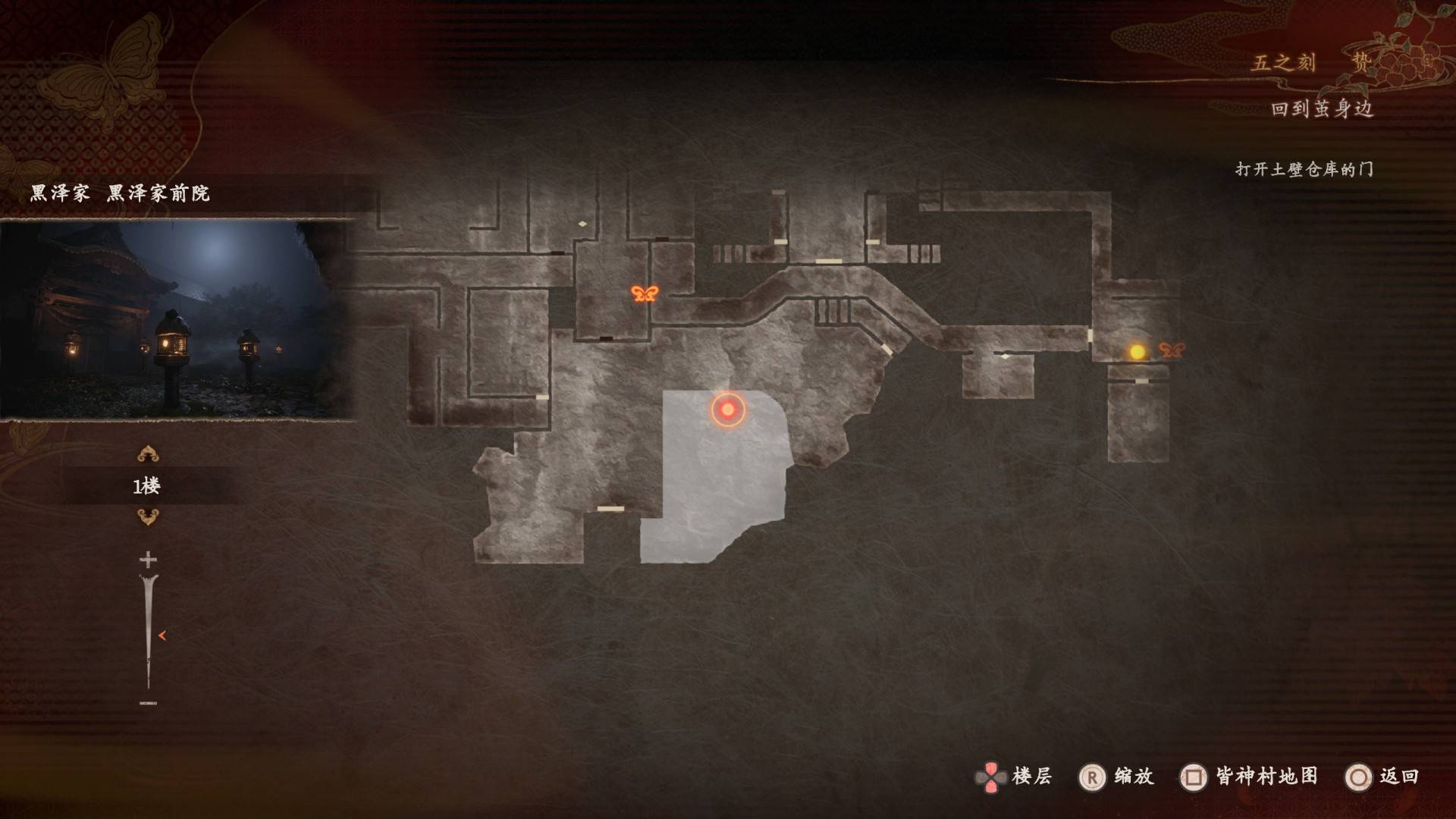Click the zoom slider's red position marker
Screen dimensions: 1456x819
162,635
